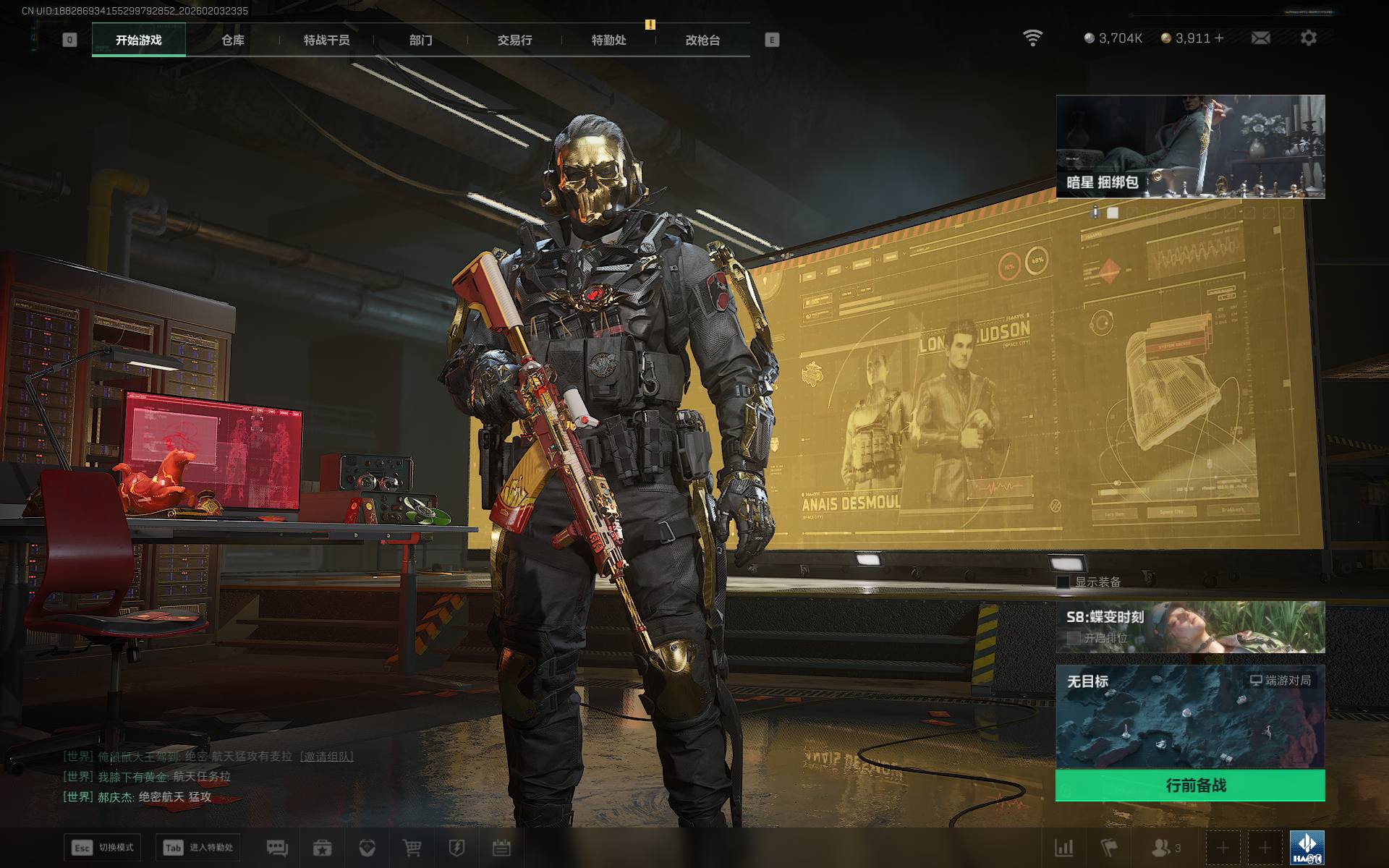Open the bar chart statistics icon
1389x868 pixels.
(x=1063, y=848)
